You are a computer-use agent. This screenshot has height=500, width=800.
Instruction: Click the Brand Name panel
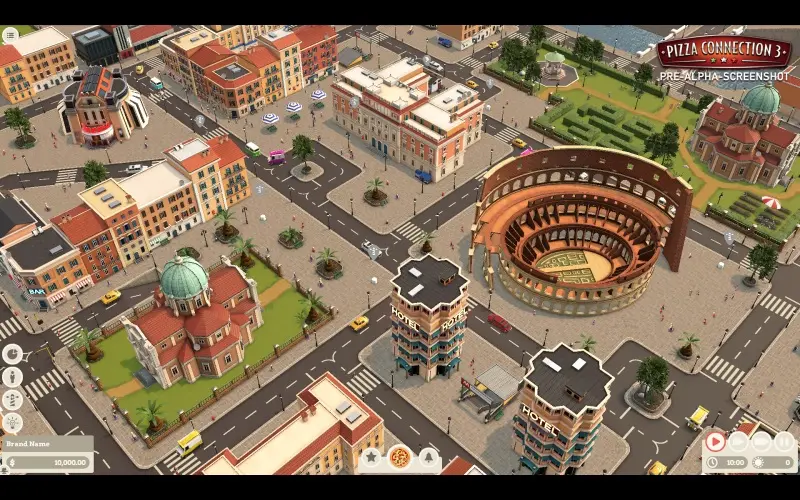pyautogui.click(x=47, y=443)
